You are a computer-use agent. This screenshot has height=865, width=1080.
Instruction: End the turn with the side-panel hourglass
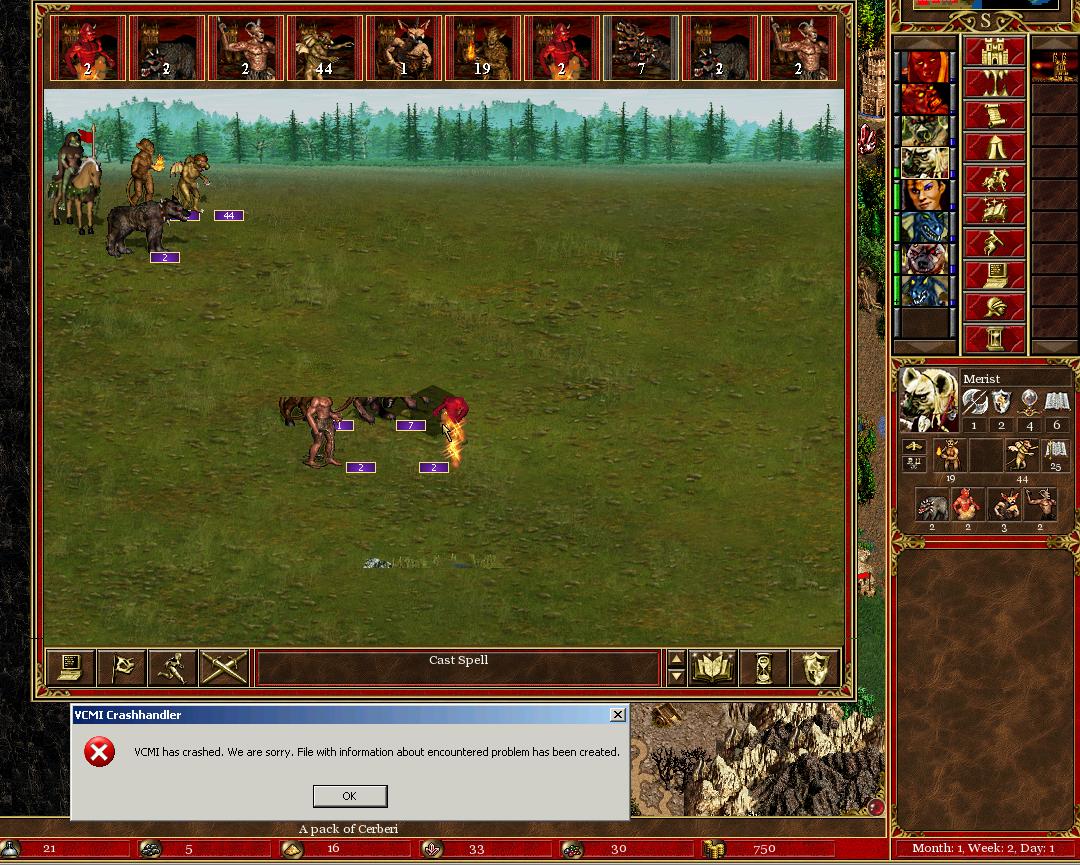994,338
